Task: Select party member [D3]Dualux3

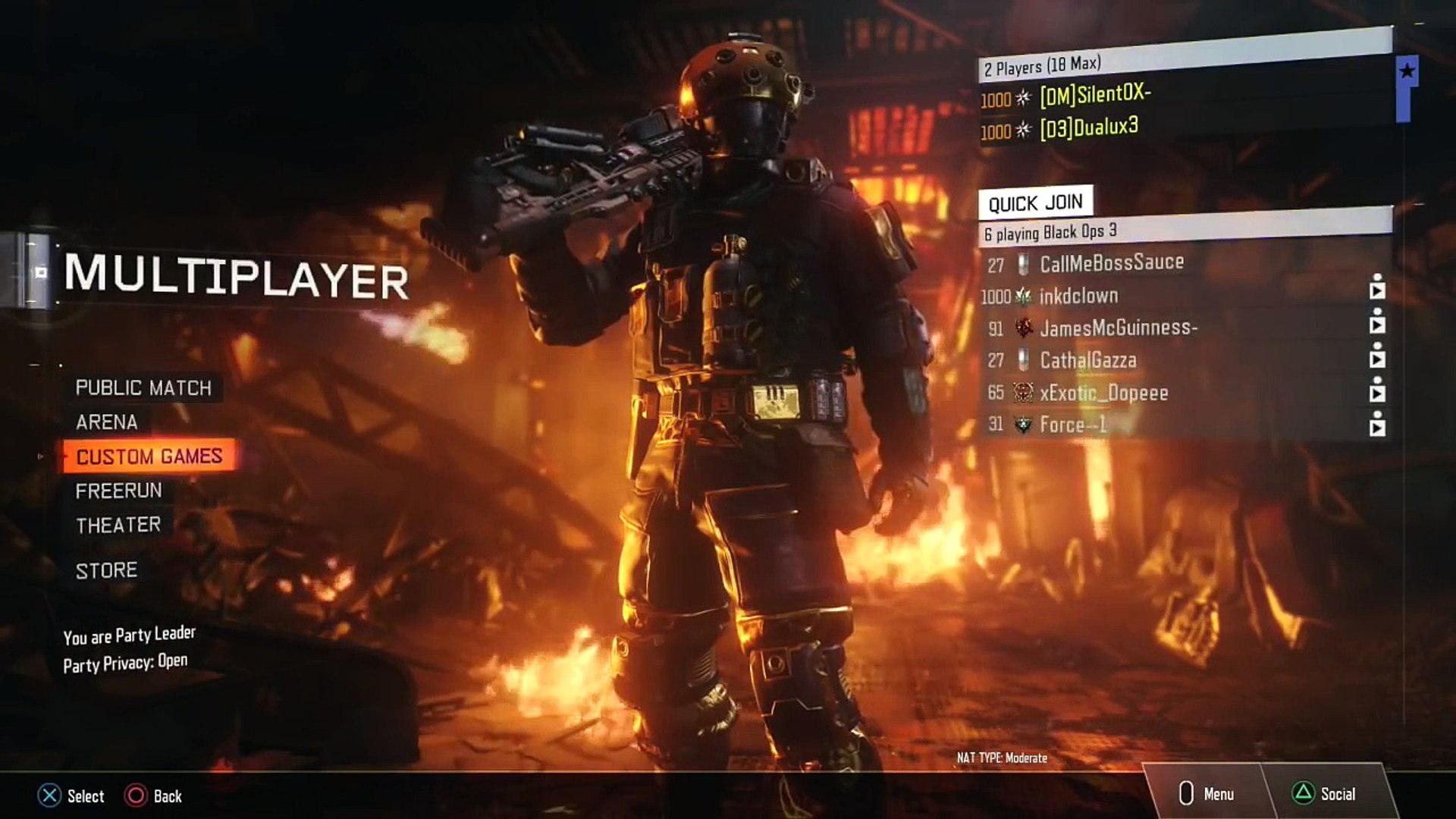Action: 1089,128
